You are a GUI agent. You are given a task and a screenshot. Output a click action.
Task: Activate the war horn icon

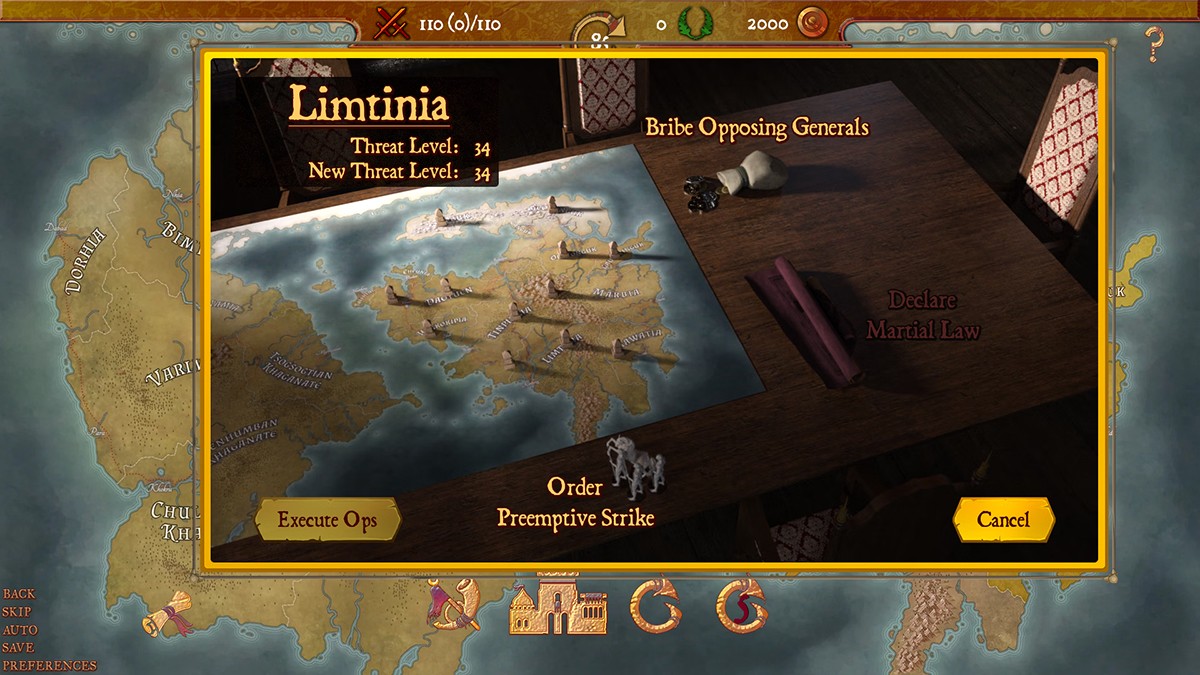click(x=453, y=605)
